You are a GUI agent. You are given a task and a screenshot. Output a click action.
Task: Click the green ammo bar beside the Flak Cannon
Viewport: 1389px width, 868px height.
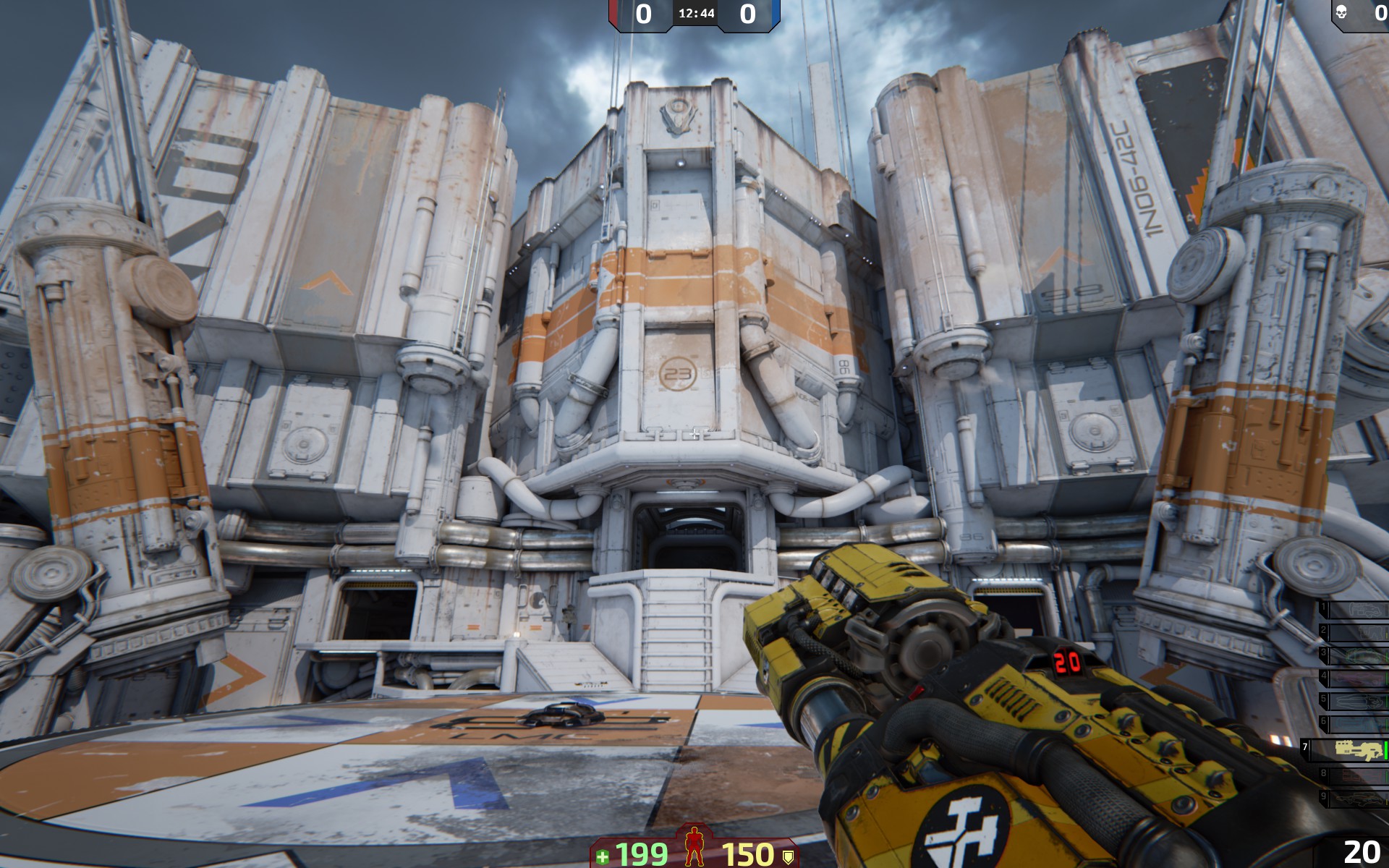tap(1385, 749)
